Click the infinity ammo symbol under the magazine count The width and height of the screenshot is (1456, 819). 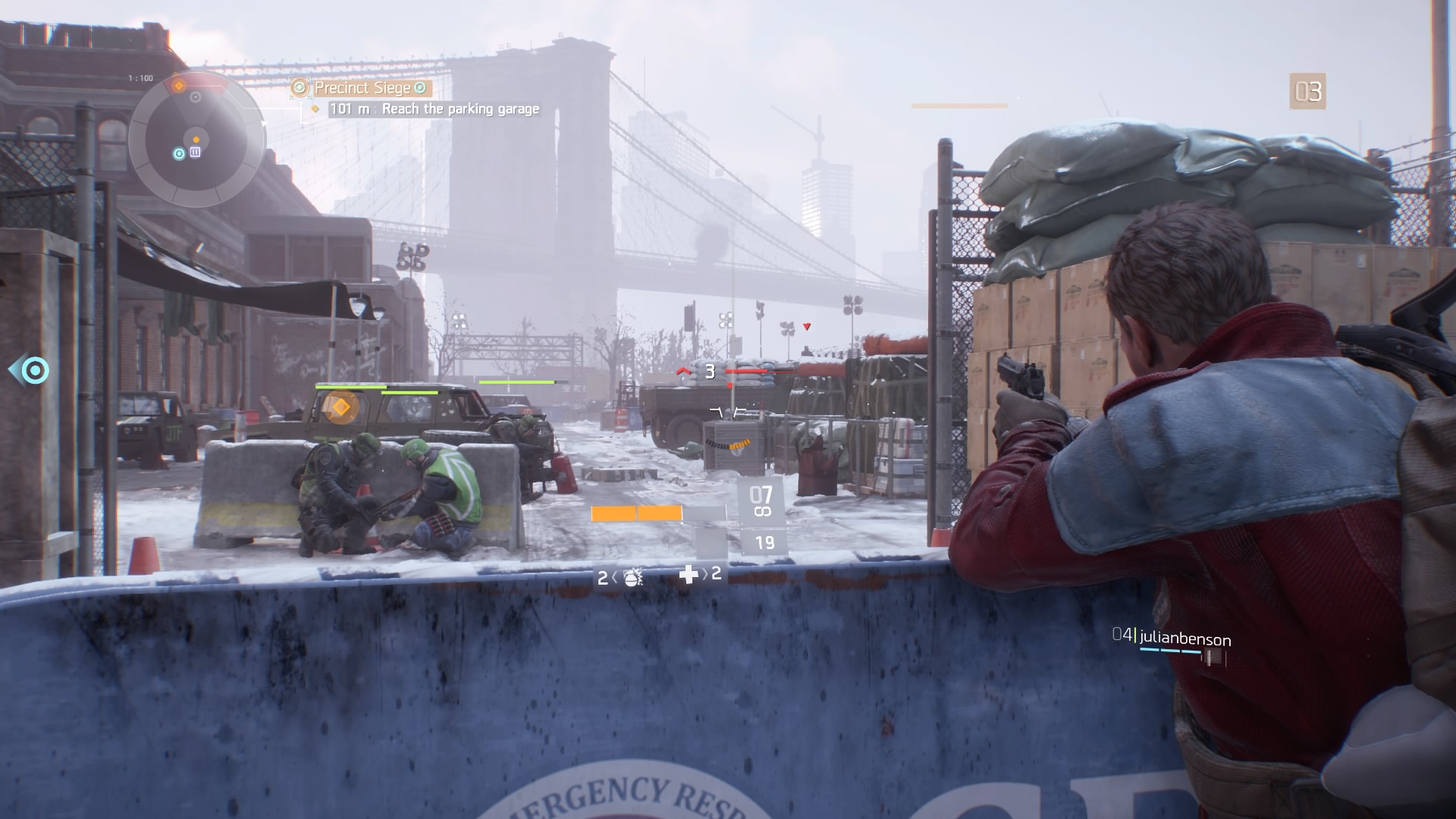pyautogui.click(x=762, y=511)
